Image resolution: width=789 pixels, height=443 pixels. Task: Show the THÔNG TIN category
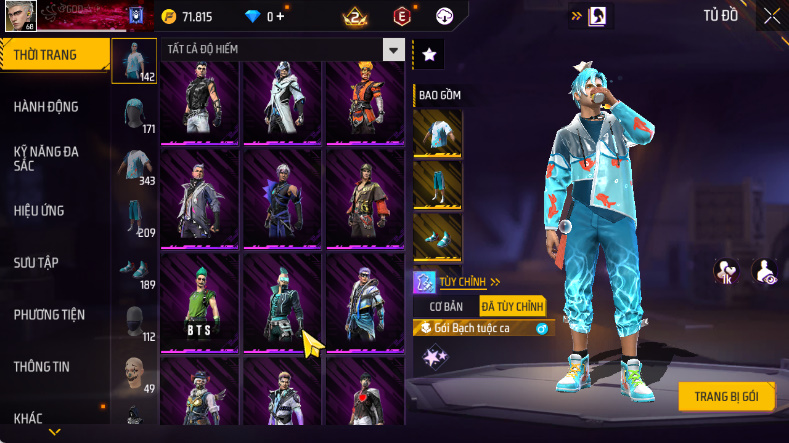tap(43, 366)
